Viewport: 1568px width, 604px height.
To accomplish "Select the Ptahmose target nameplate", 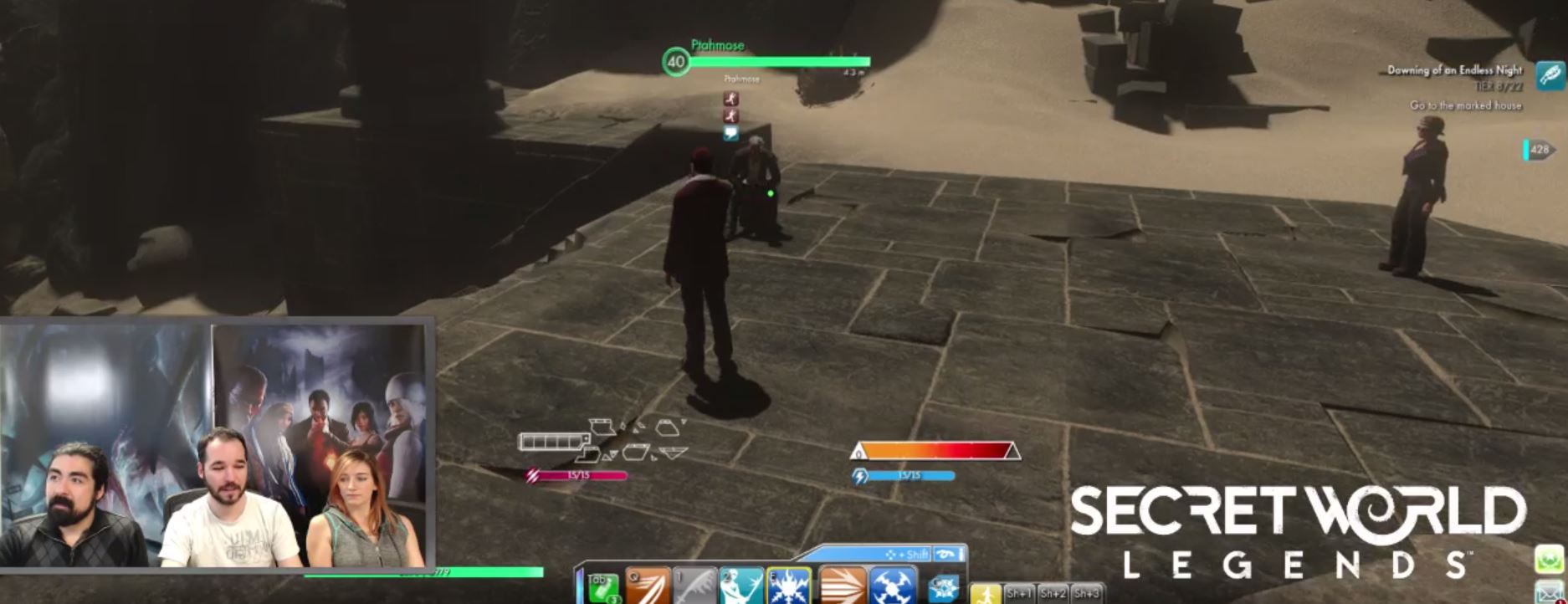I will pos(717,46).
